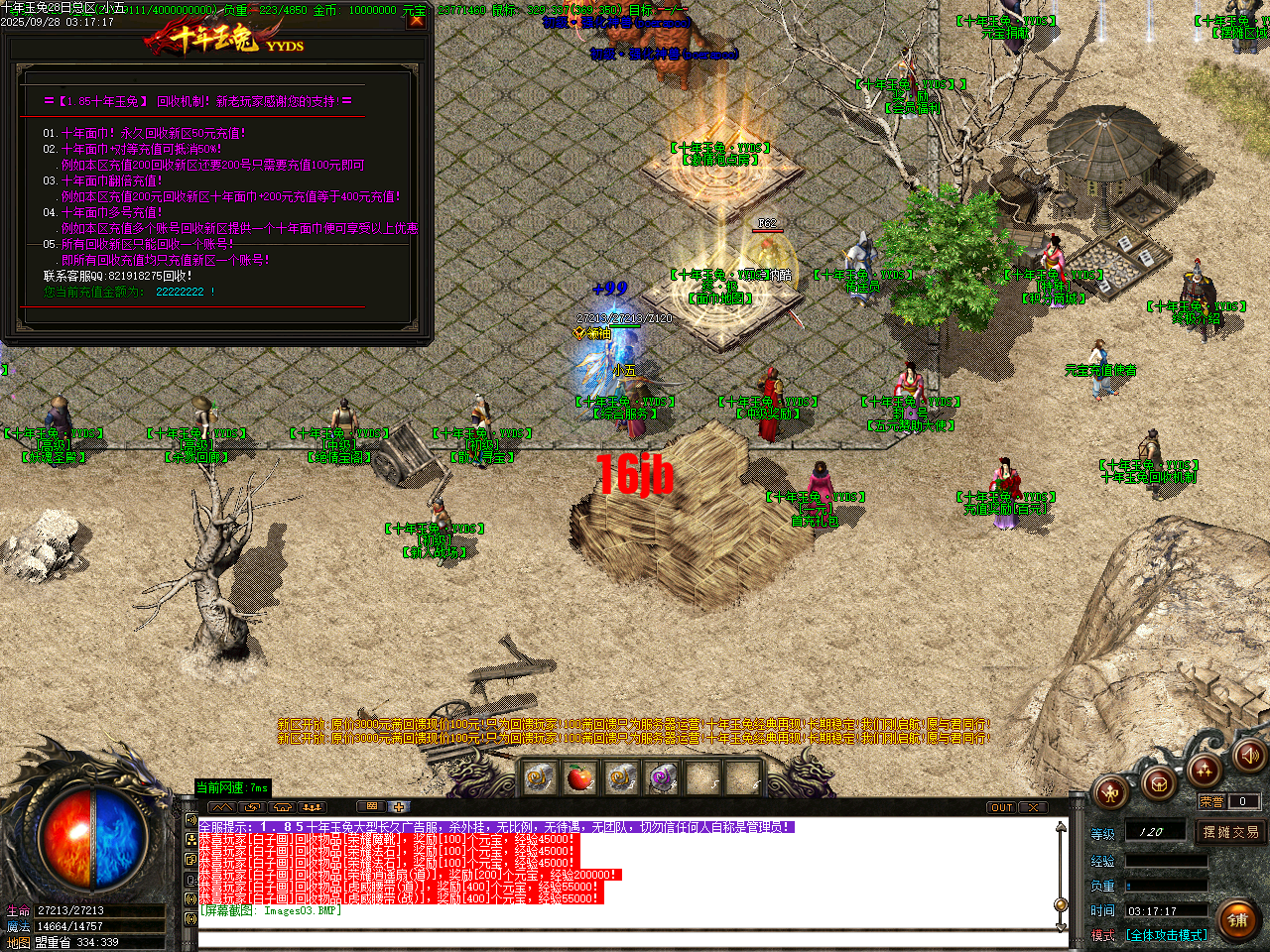The width and height of the screenshot is (1270, 952).
Task: Click the OUT toggle on the chat bar
Action: 1000,807
